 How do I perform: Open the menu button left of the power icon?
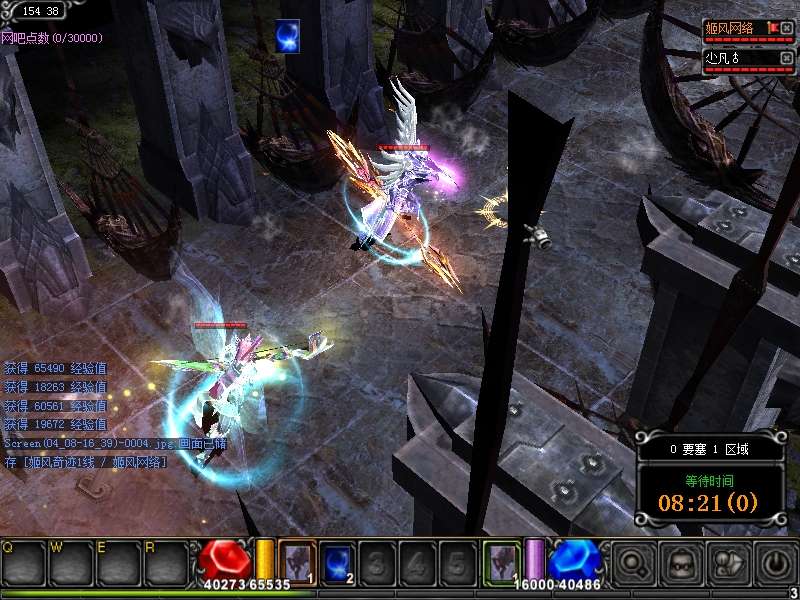[x=728, y=565]
